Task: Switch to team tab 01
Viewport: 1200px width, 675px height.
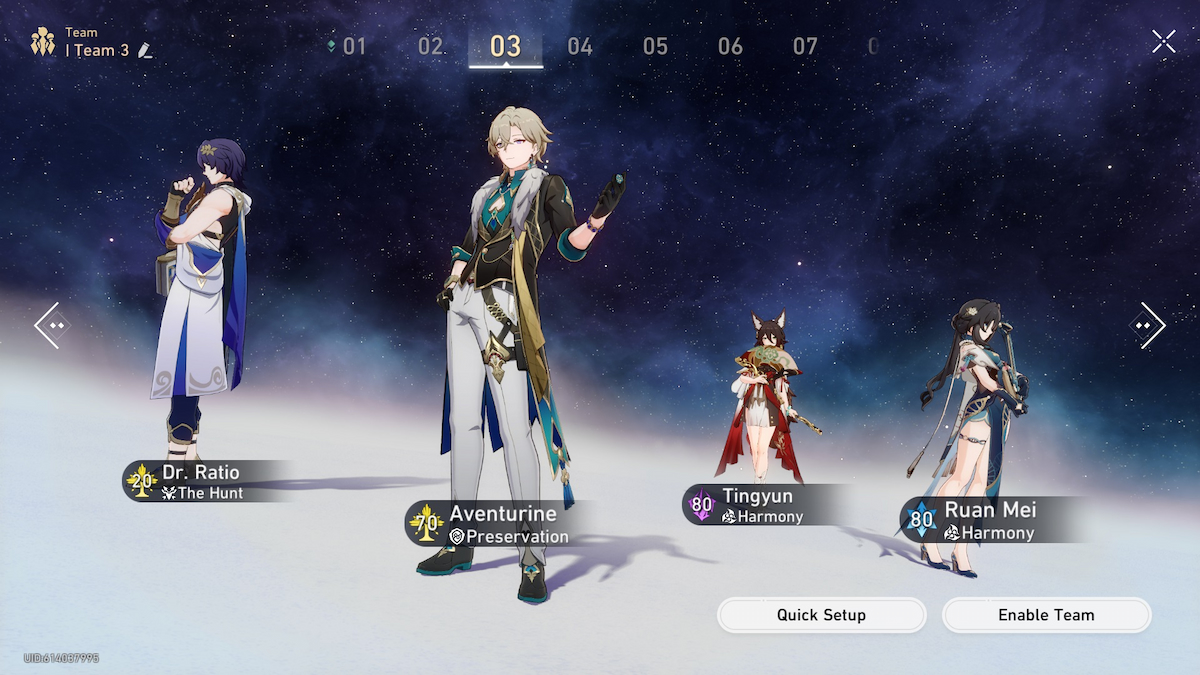Action: click(x=353, y=46)
